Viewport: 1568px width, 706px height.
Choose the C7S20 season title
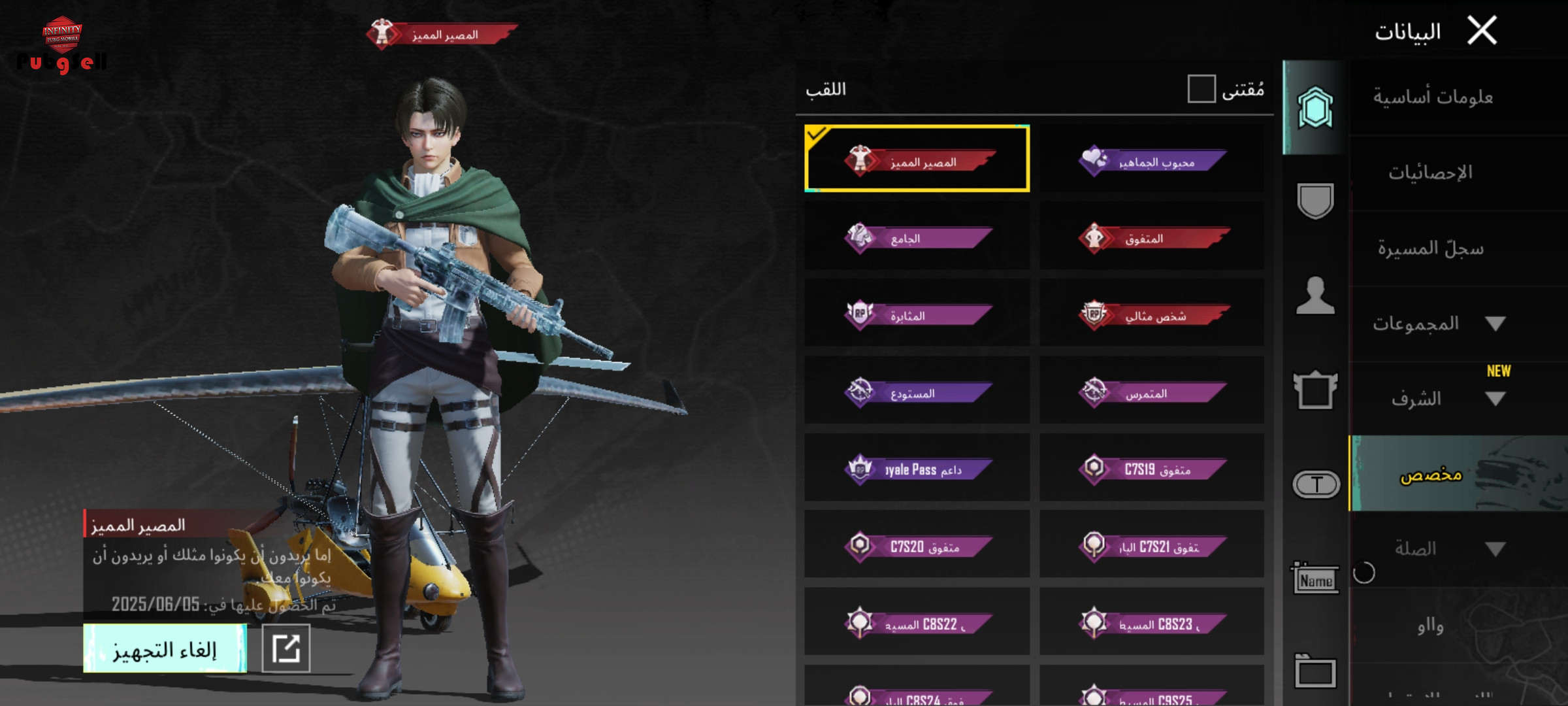pyautogui.click(x=917, y=546)
